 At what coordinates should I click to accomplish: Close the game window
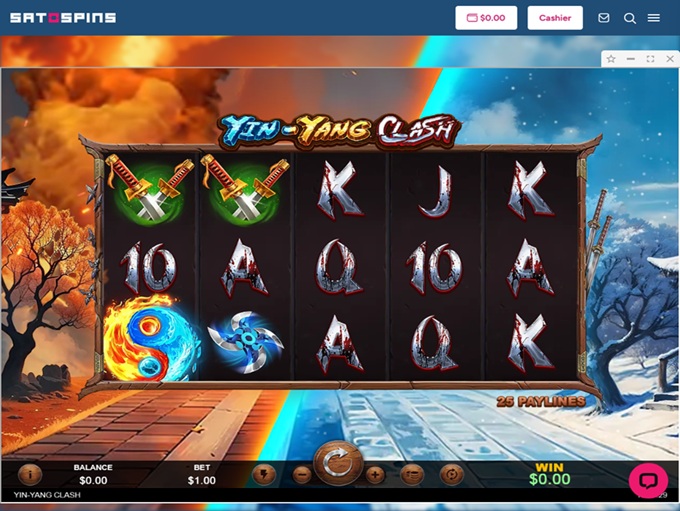(668, 59)
